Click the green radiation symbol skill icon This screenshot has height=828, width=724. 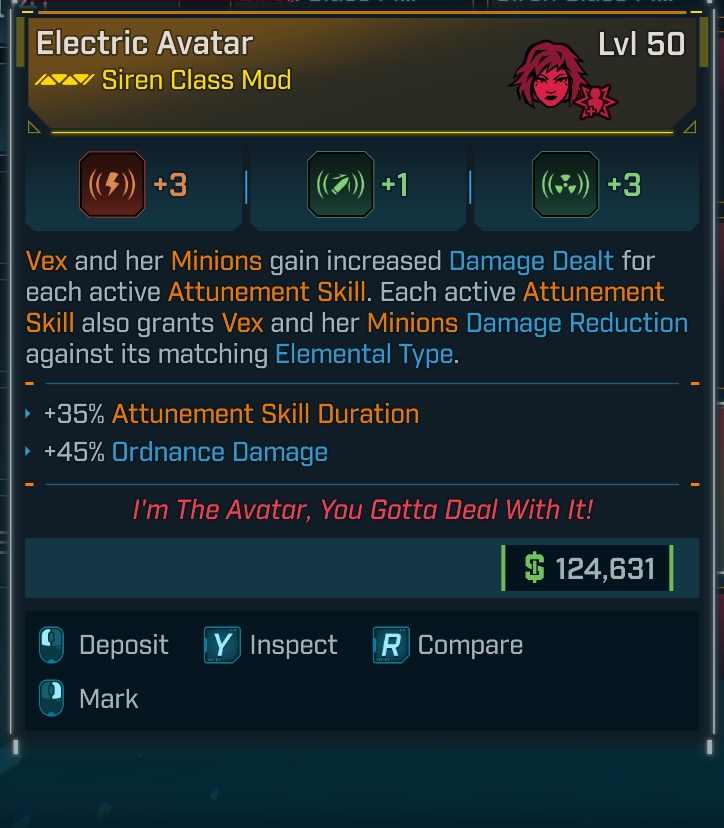tap(566, 185)
